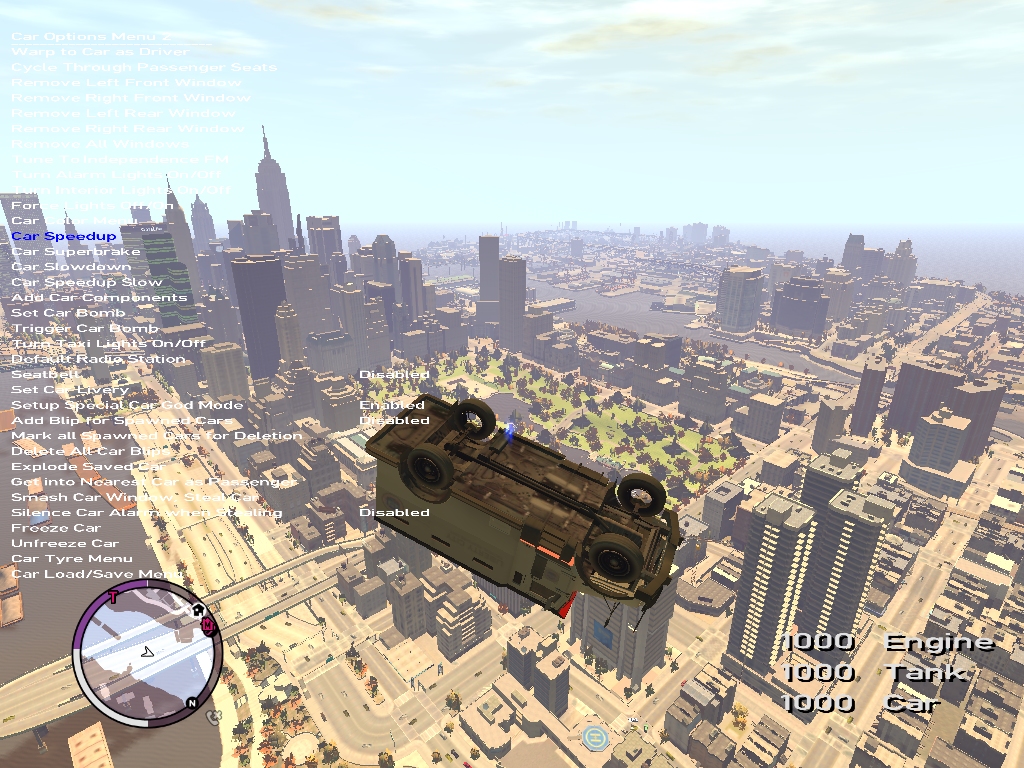The height and width of the screenshot is (768, 1024).
Task: Choose Explode Saved Car
Action: tap(88, 466)
